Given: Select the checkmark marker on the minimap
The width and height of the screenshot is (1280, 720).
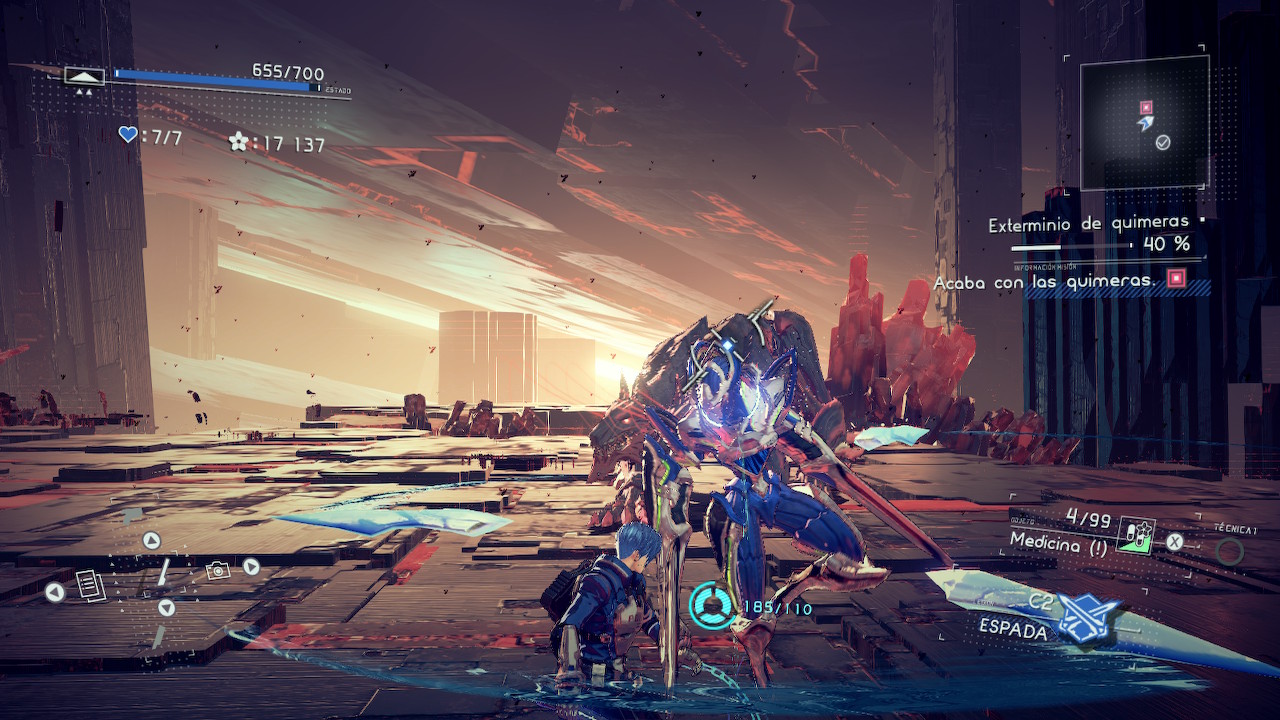Looking at the screenshot, I should tap(1163, 143).
